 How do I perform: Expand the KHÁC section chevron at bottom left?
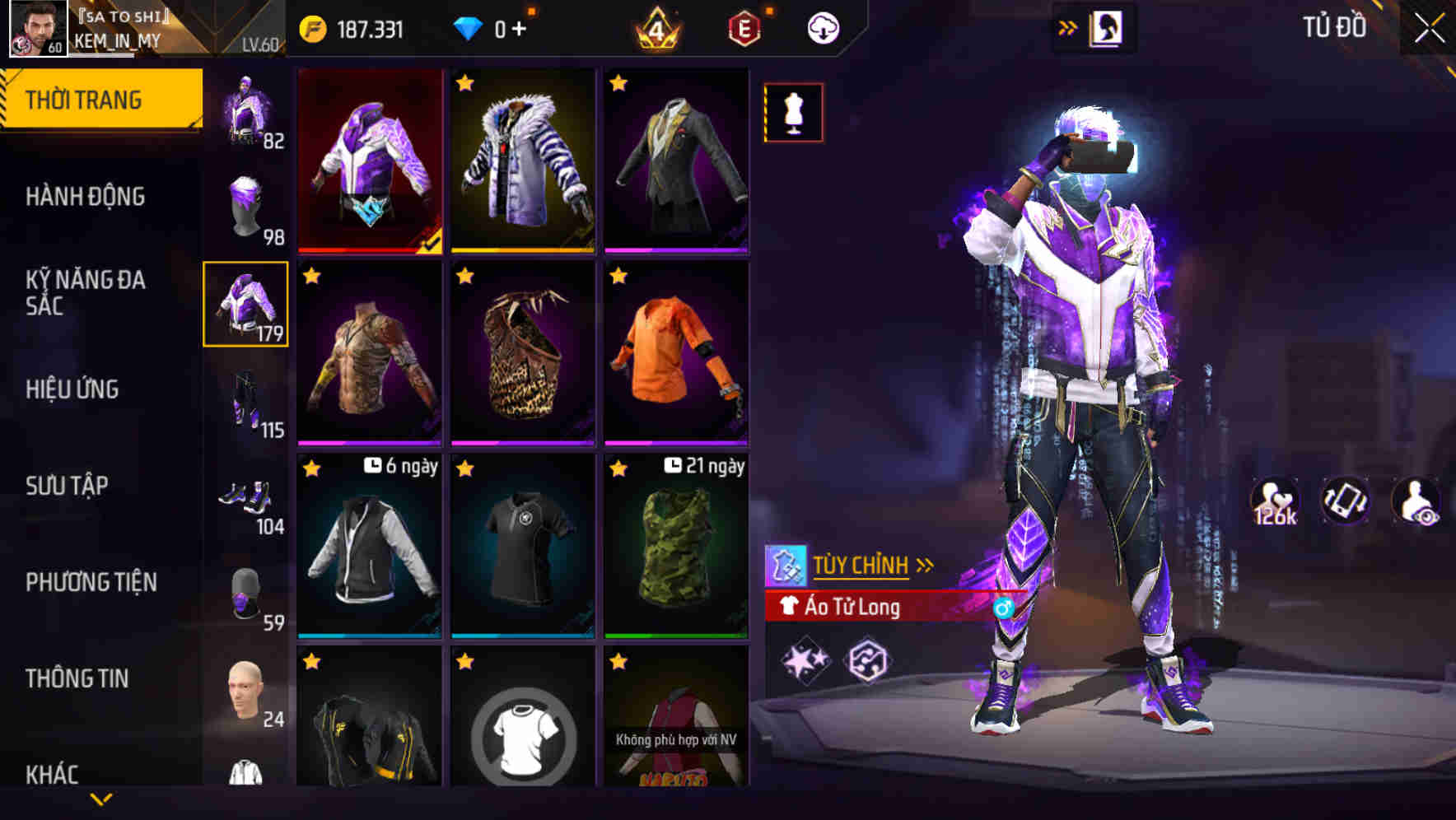click(99, 797)
